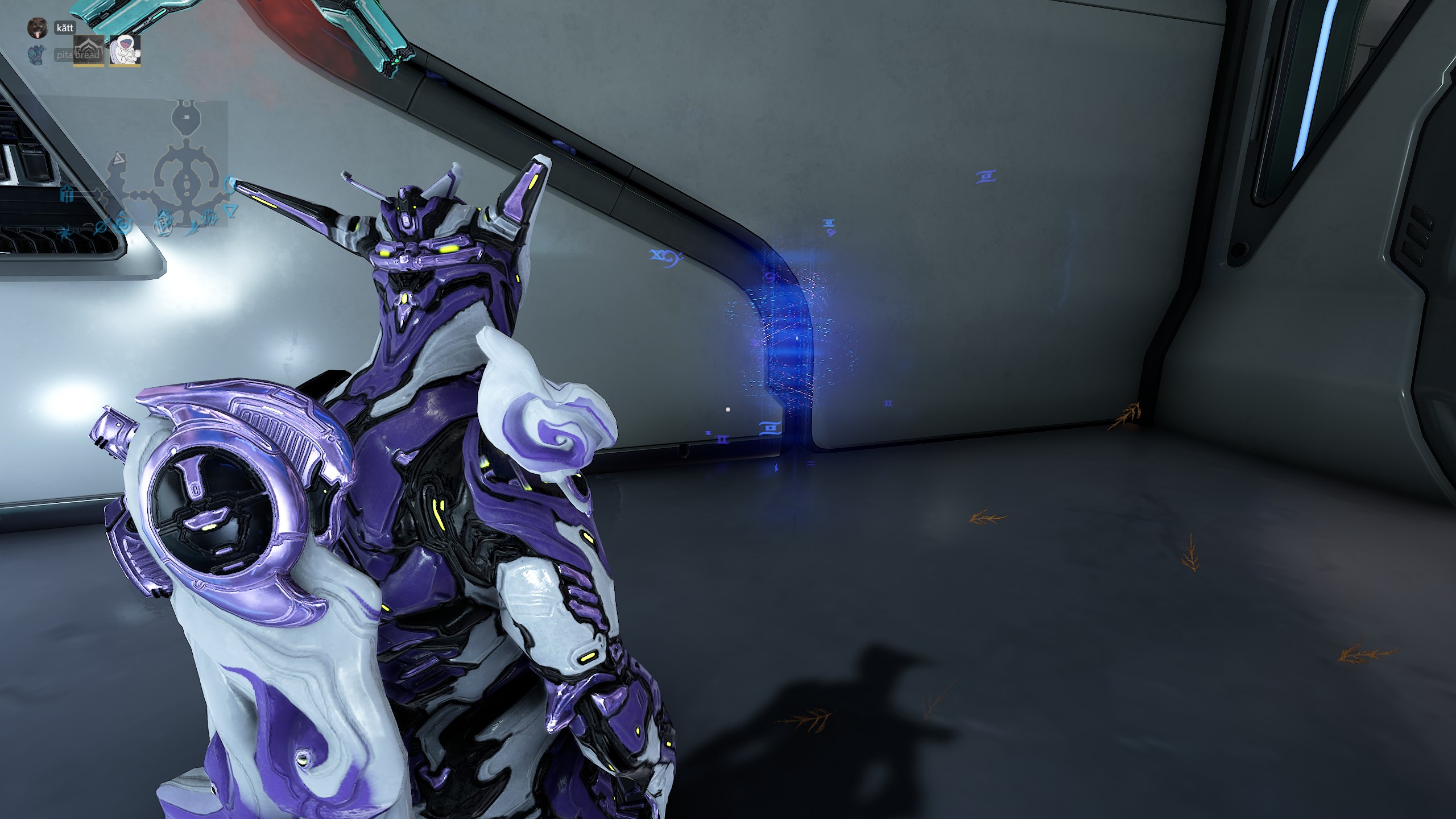
Task: Click the pita bread name label
Action: pyautogui.click(x=79, y=55)
